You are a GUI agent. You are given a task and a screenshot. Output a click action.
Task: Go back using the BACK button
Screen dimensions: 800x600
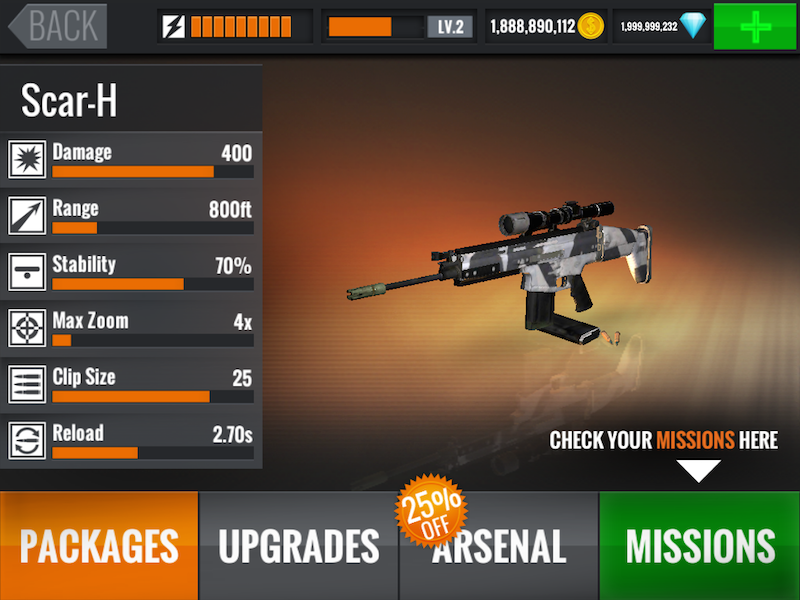click(57, 26)
